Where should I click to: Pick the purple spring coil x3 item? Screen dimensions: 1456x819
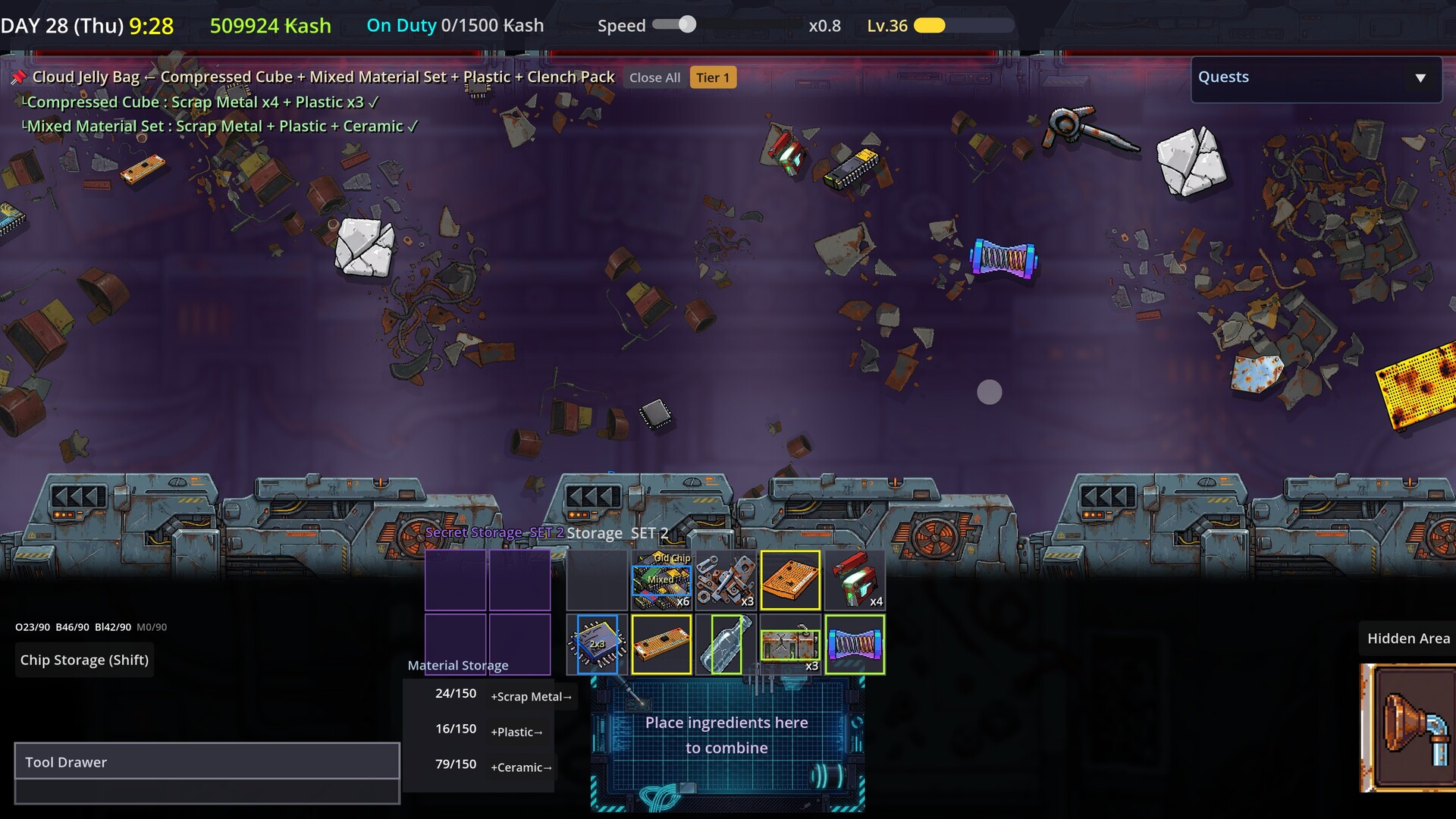pos(855,645)
